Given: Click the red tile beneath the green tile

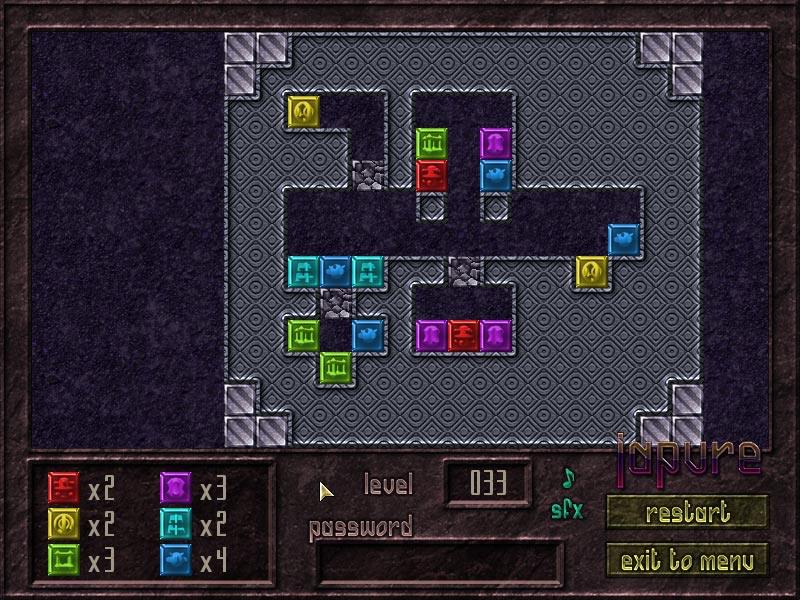Looking at the screenshot, I should (x=432, y=175).
